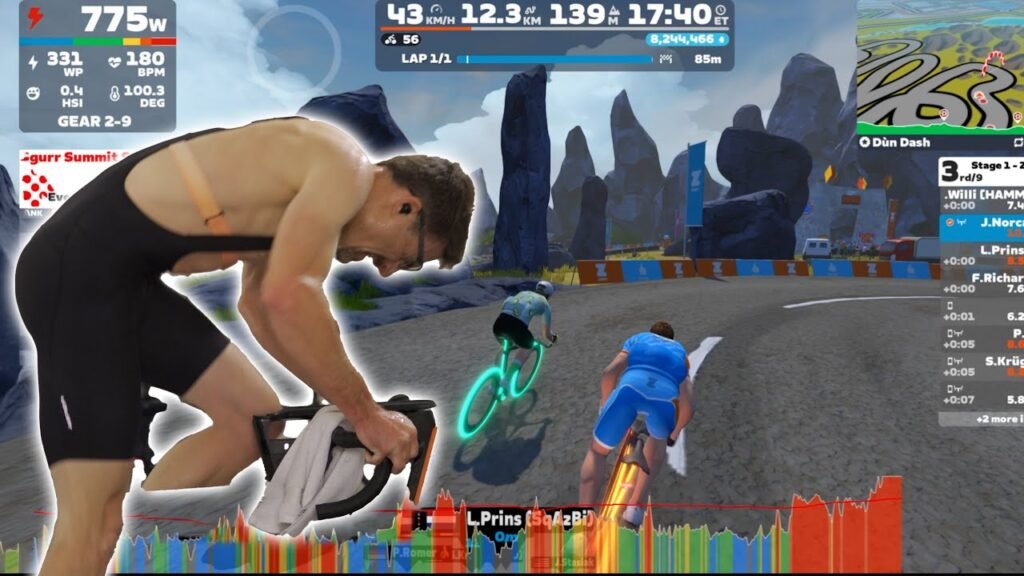The width and height of the screenshot is (1024, 576).
Task: Click the Dùn Dash route label
Action: click(901, 142)
